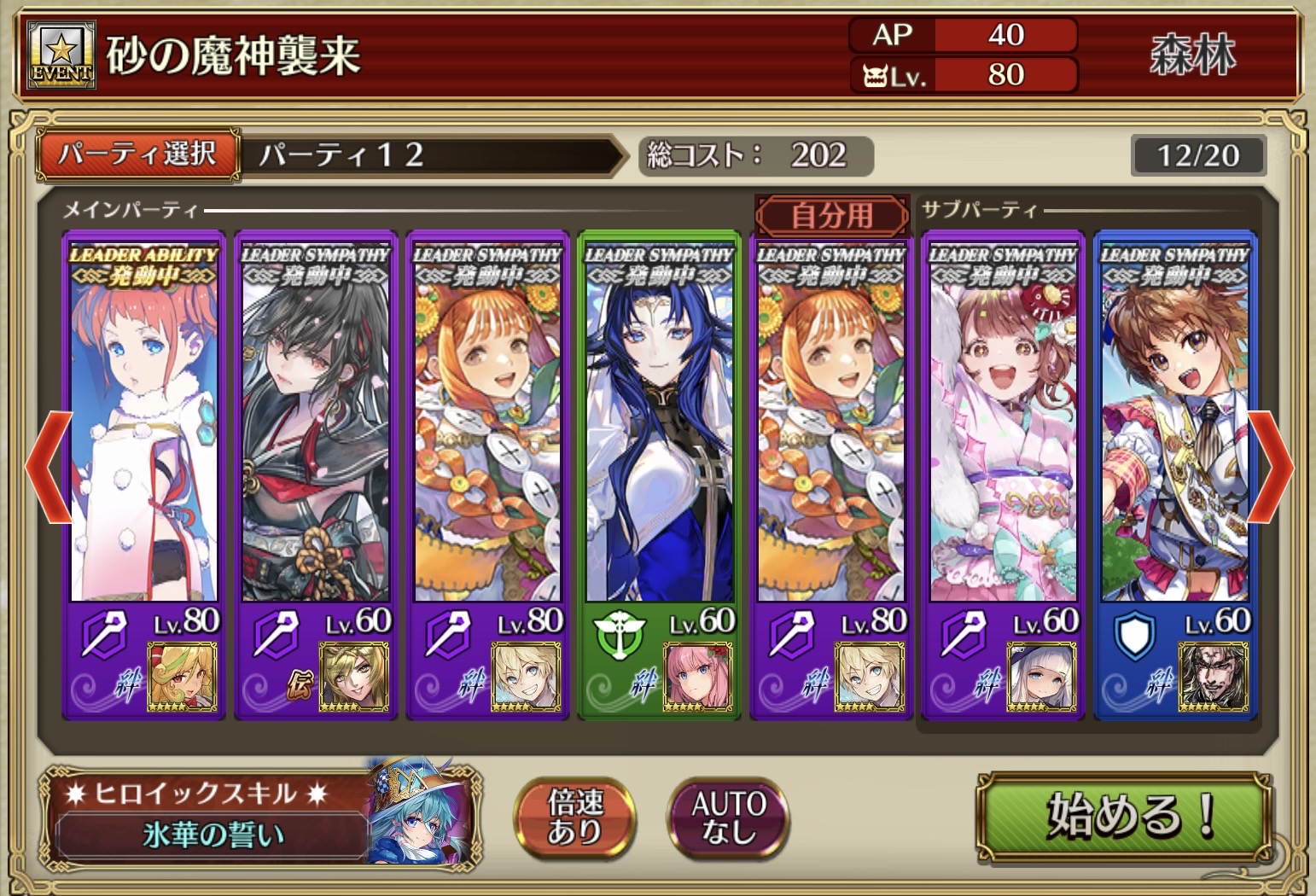Image resolution: width=1316 pixels, height=896 pixels.
Task: Tap the bearded man partner icon
Action: click(1213, 678)
